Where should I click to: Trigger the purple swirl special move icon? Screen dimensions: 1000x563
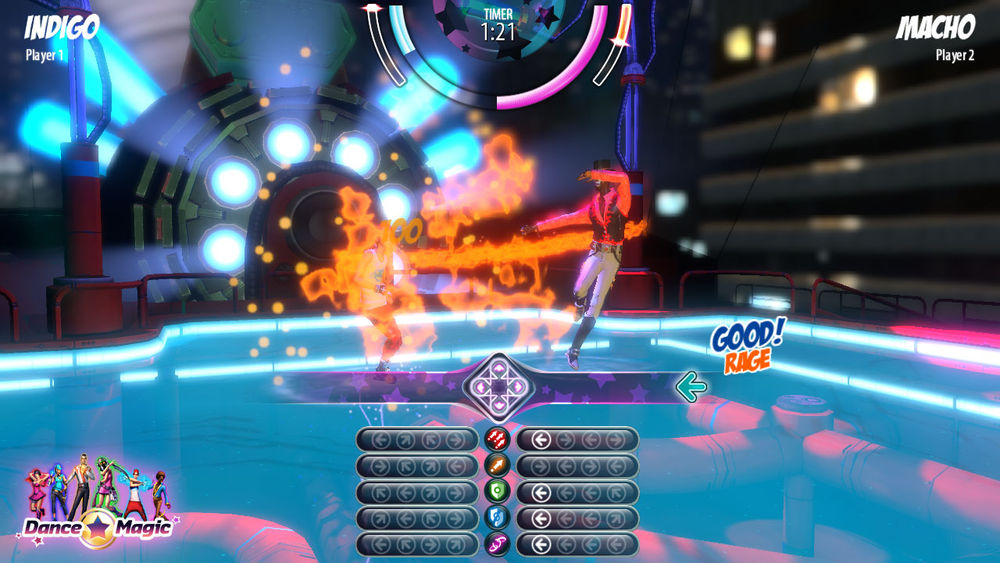(497, 544)
